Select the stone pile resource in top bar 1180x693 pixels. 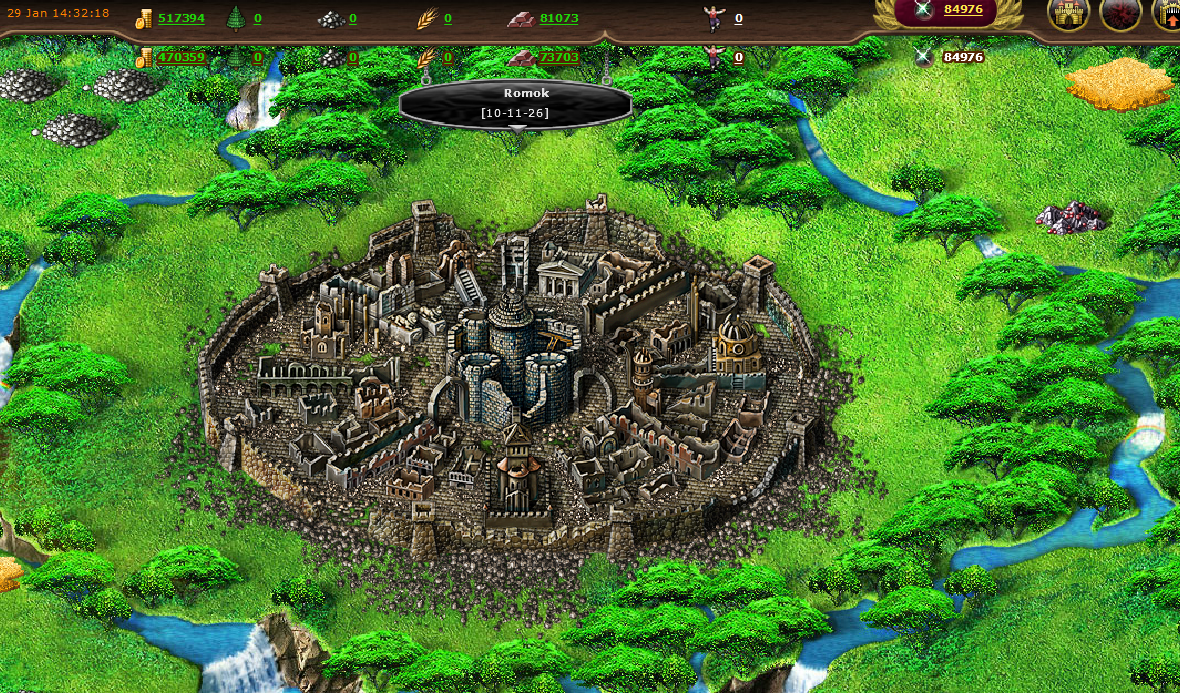[x=331, y=18]
